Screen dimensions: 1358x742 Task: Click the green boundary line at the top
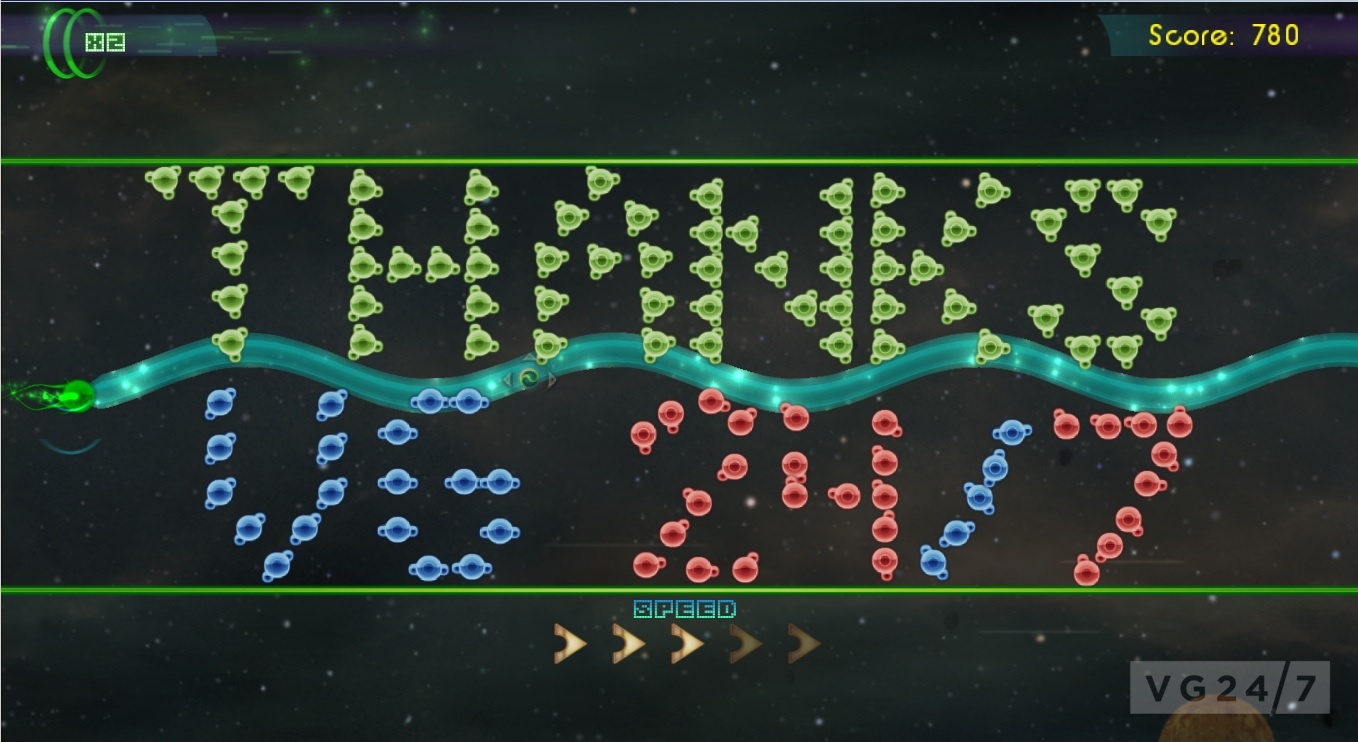[679, 158]
